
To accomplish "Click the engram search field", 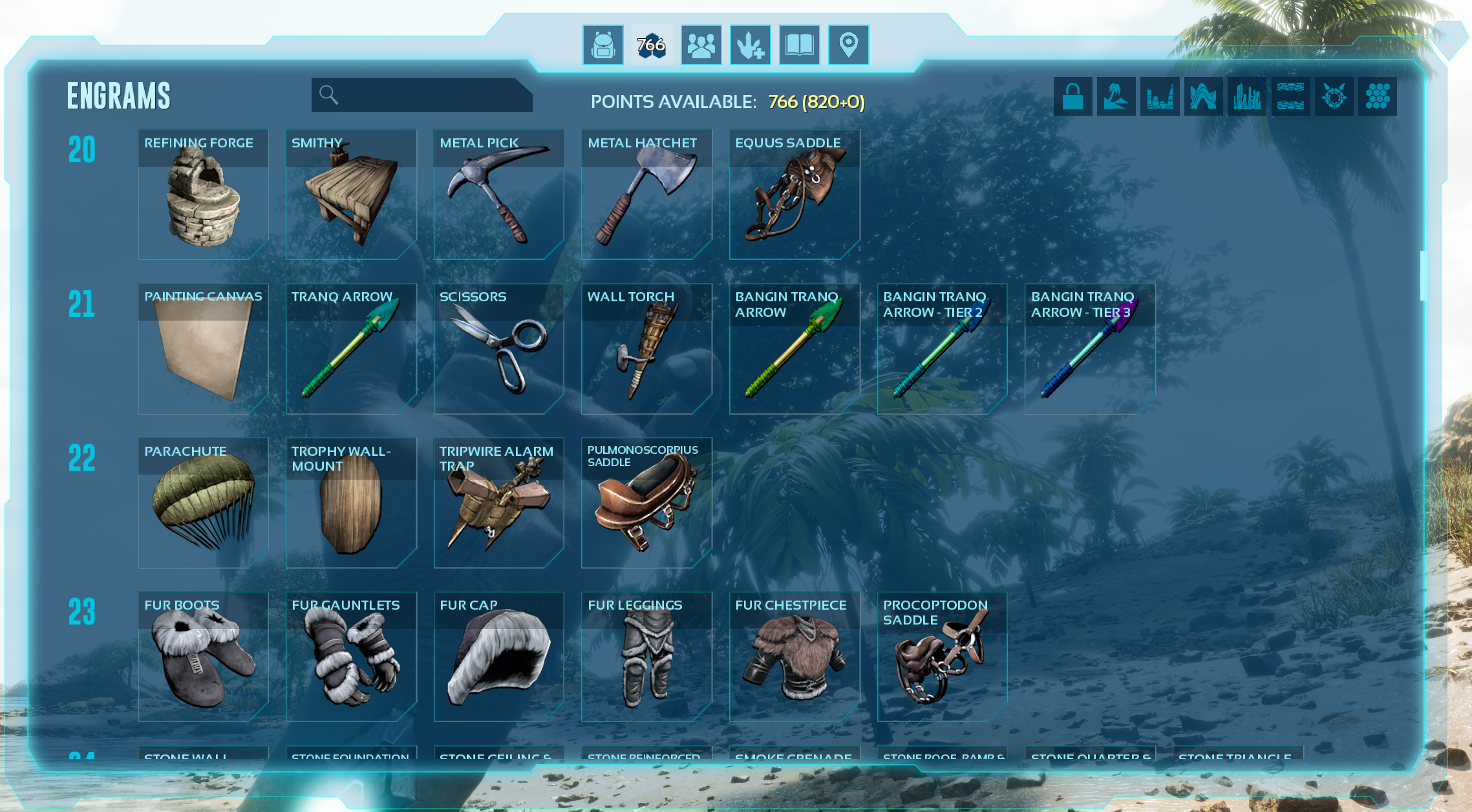I will click(x=427, y=95).
